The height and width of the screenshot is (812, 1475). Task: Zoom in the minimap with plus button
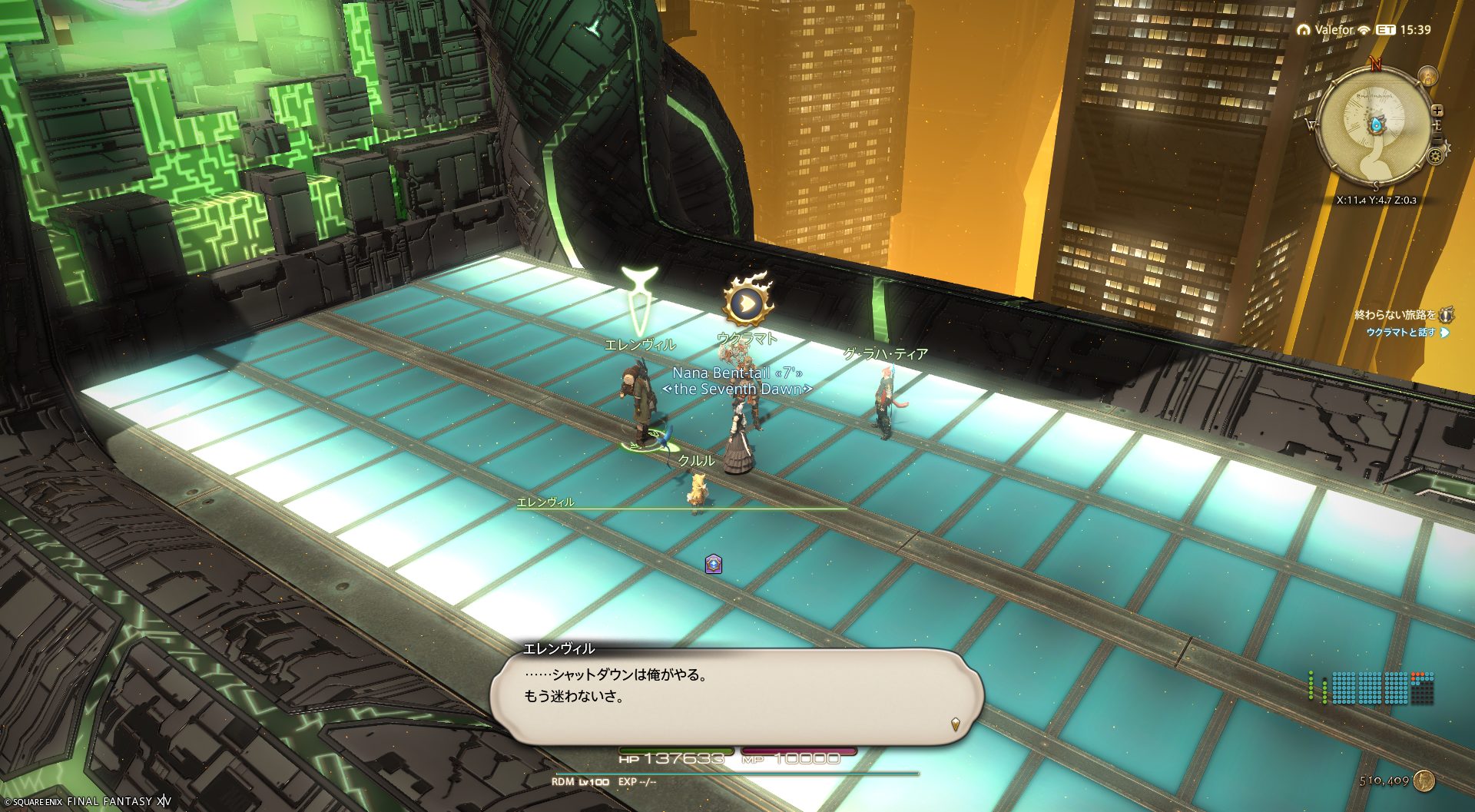[x=1437, y=111]
